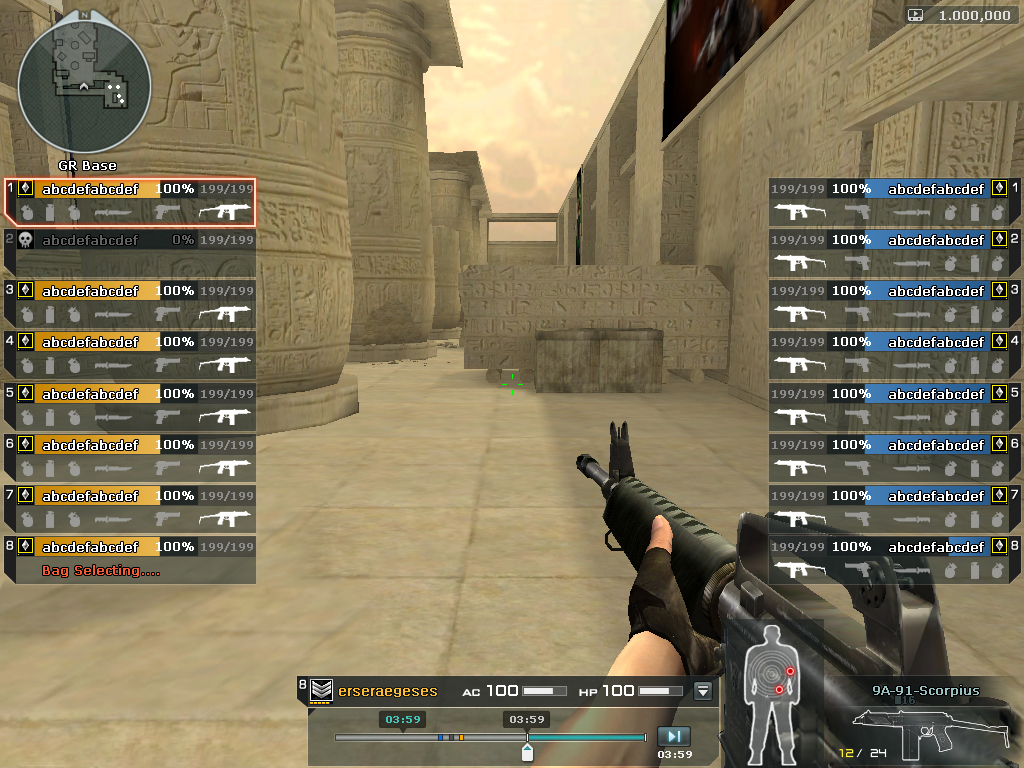The image size is (1024, 768).
Task: Select left-team player 3's row
Action: 130,303
